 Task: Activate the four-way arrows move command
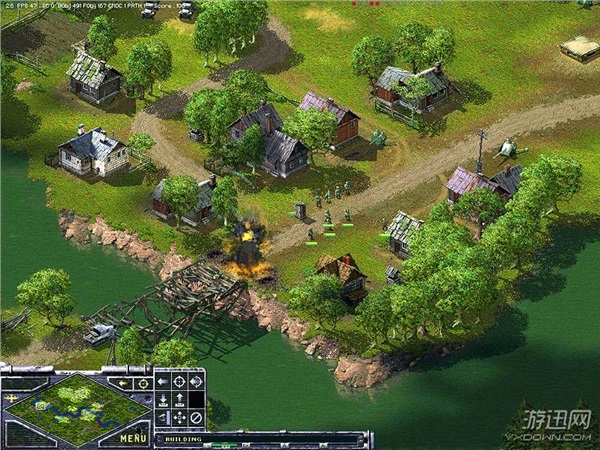[180, 417]
